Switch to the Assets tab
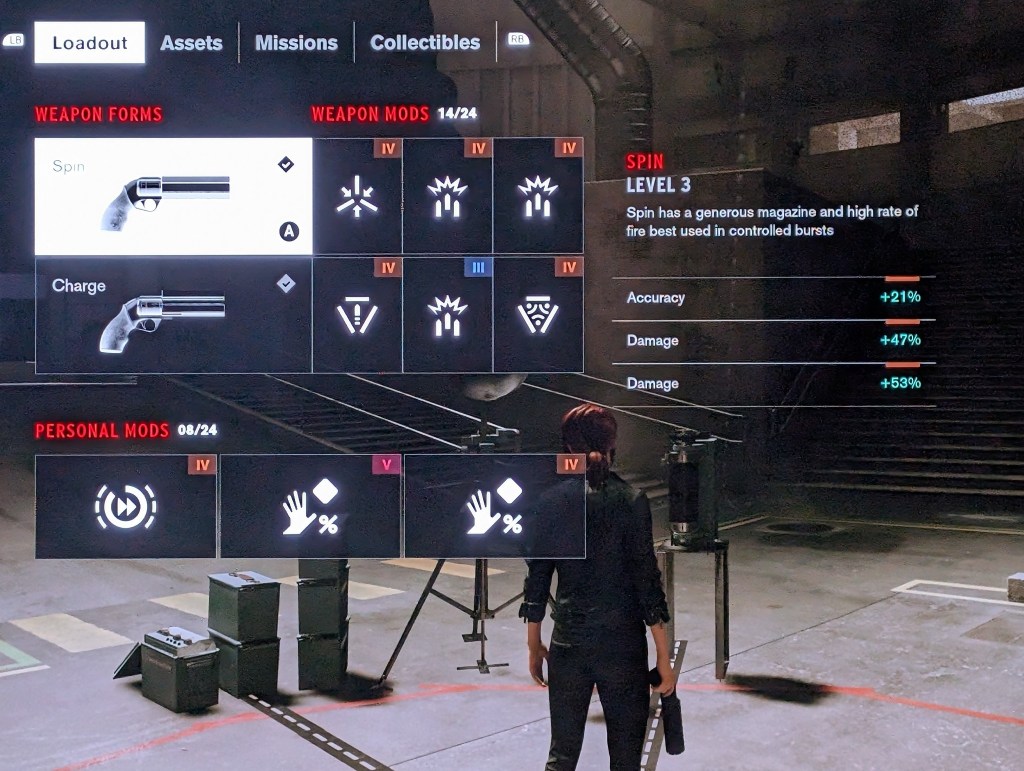 coord(191,43)
